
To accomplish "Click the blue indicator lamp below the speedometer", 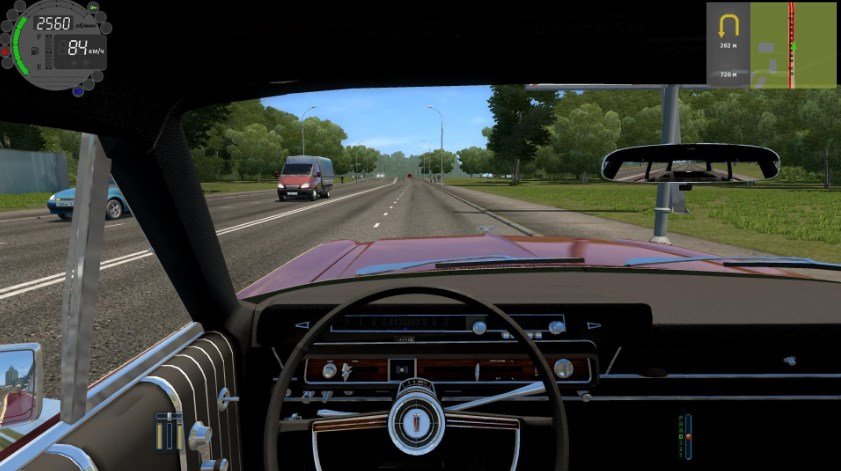I will 78,90.
